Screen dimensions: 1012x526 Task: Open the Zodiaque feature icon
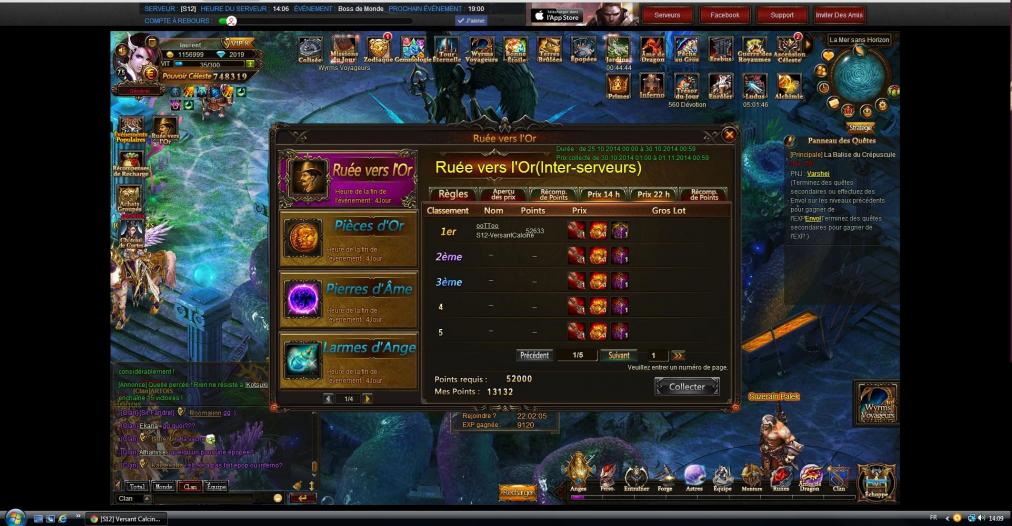[x=378, y=48]
